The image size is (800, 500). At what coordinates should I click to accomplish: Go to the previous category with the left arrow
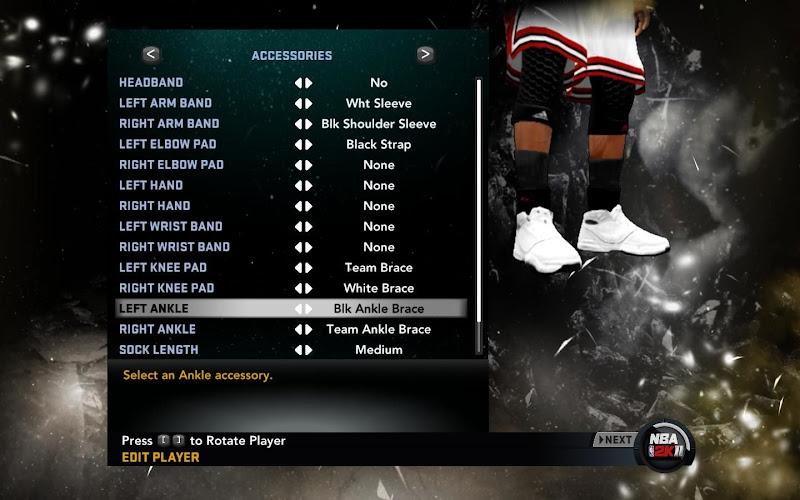(151, 55)
